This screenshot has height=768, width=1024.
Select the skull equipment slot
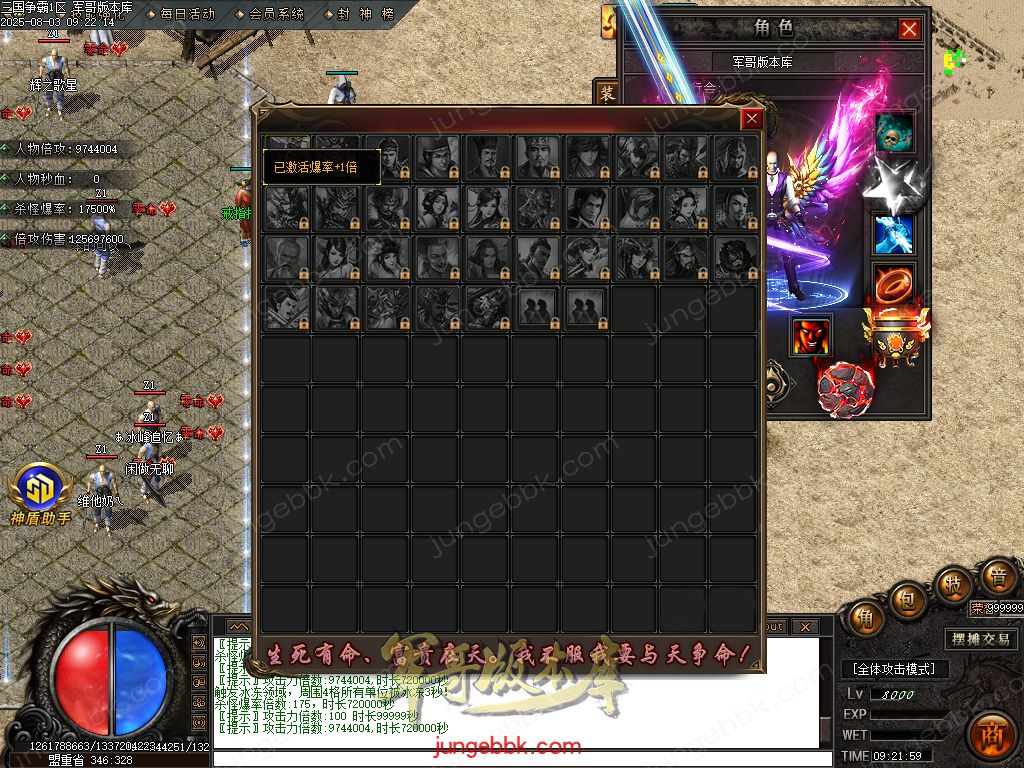(894, 133)
